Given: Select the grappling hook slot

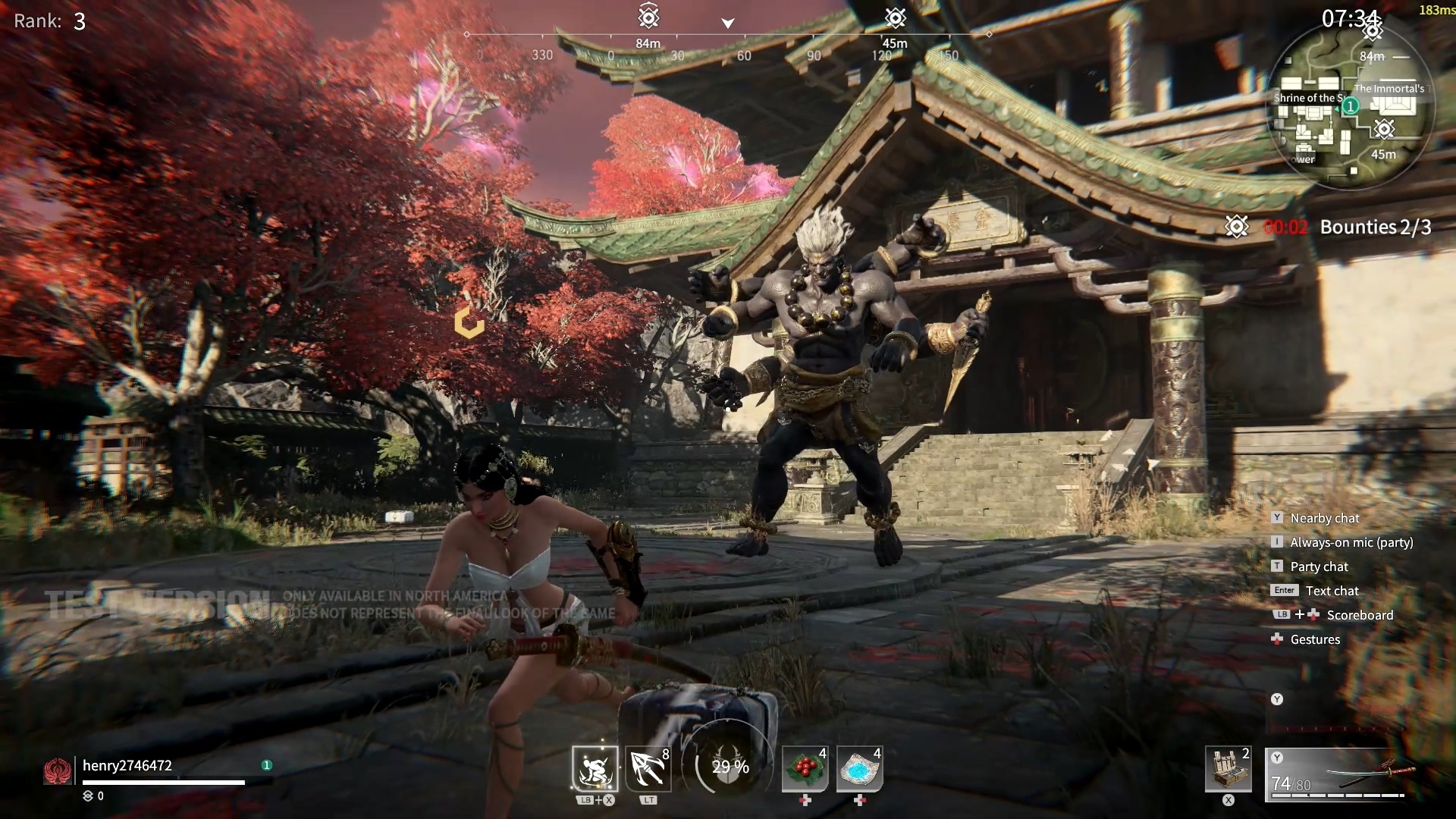Looking at the screenshot, I should pyautogui.click(x=648, y=769).
